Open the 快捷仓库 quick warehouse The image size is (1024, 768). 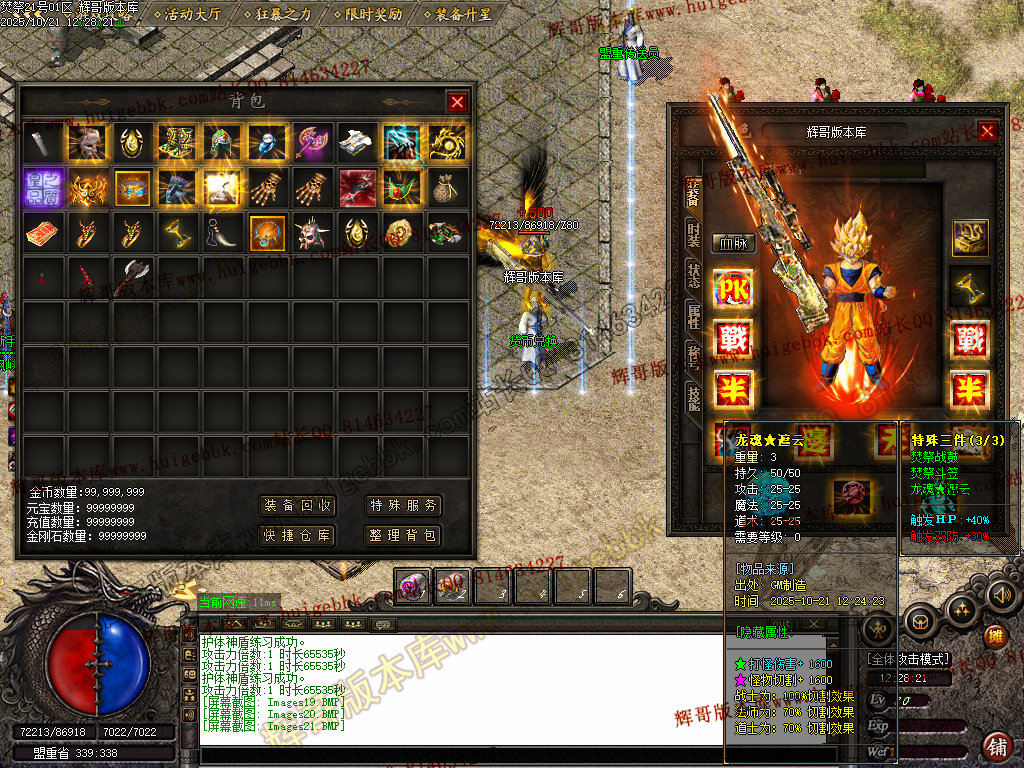[297, 535]
